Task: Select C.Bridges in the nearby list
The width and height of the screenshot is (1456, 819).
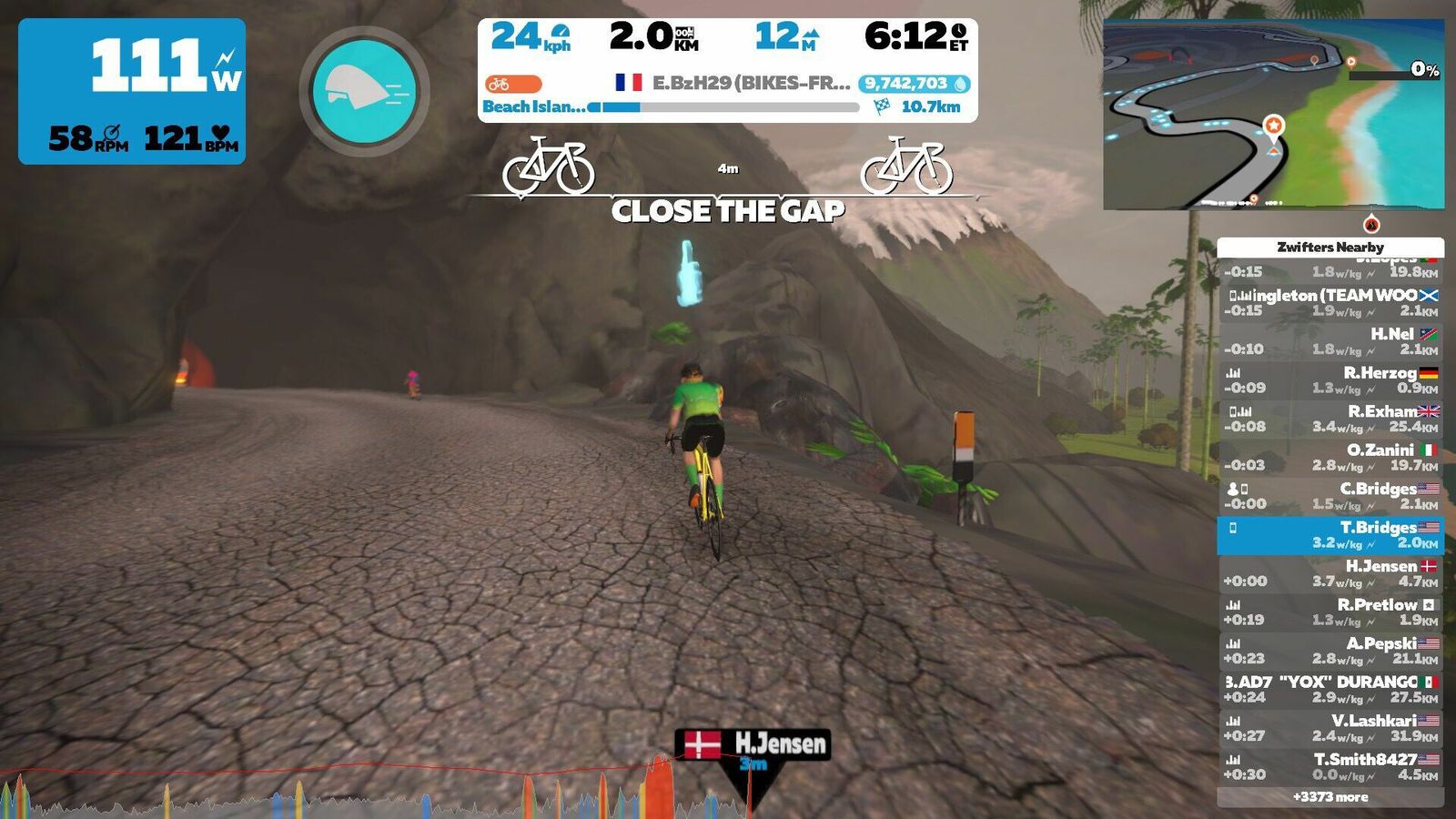Action: (x=1330, y=496)
